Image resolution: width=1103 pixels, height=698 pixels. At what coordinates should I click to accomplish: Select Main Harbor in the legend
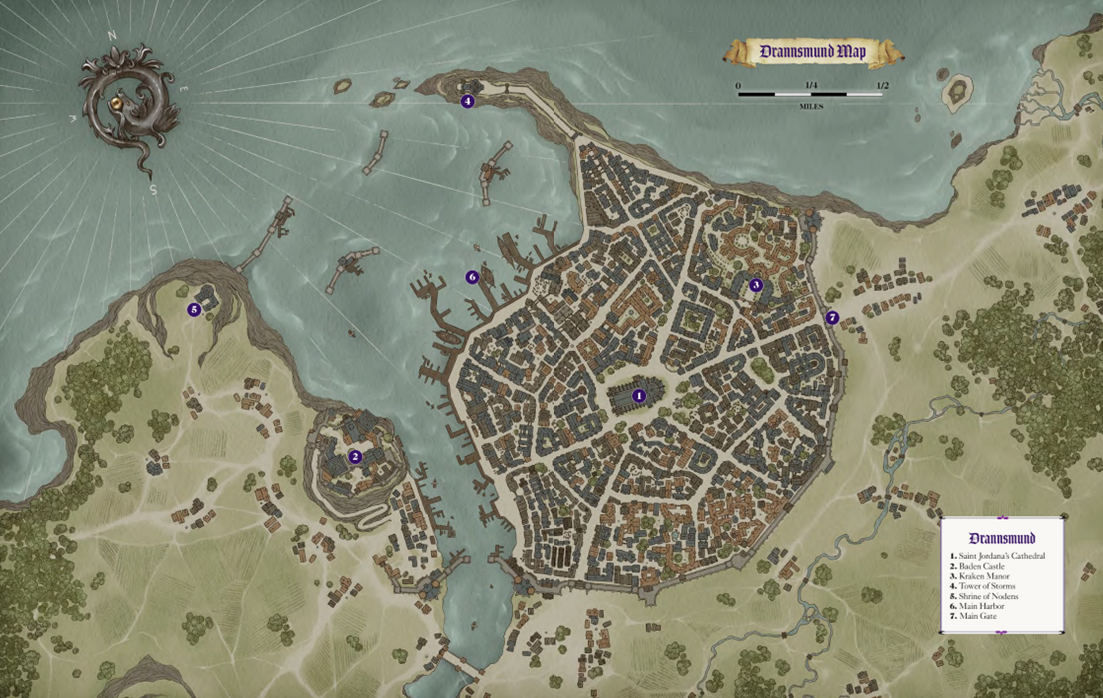click(x=981, y=606)
